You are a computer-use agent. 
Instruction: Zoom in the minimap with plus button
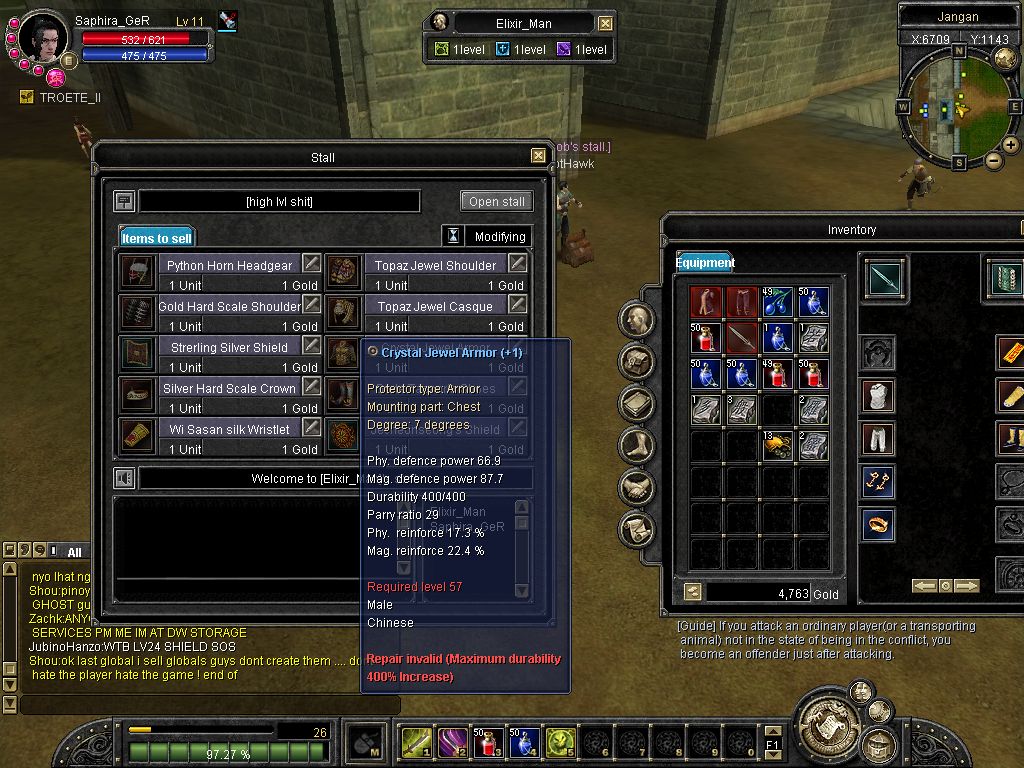(1010, 145)
